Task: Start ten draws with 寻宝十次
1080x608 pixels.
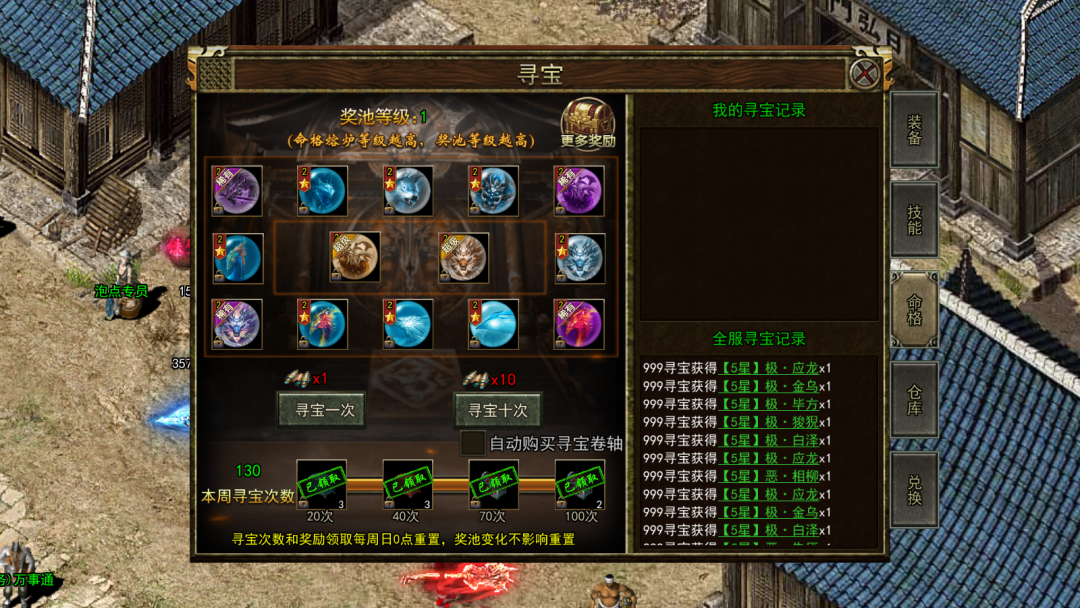Action: 498,410
